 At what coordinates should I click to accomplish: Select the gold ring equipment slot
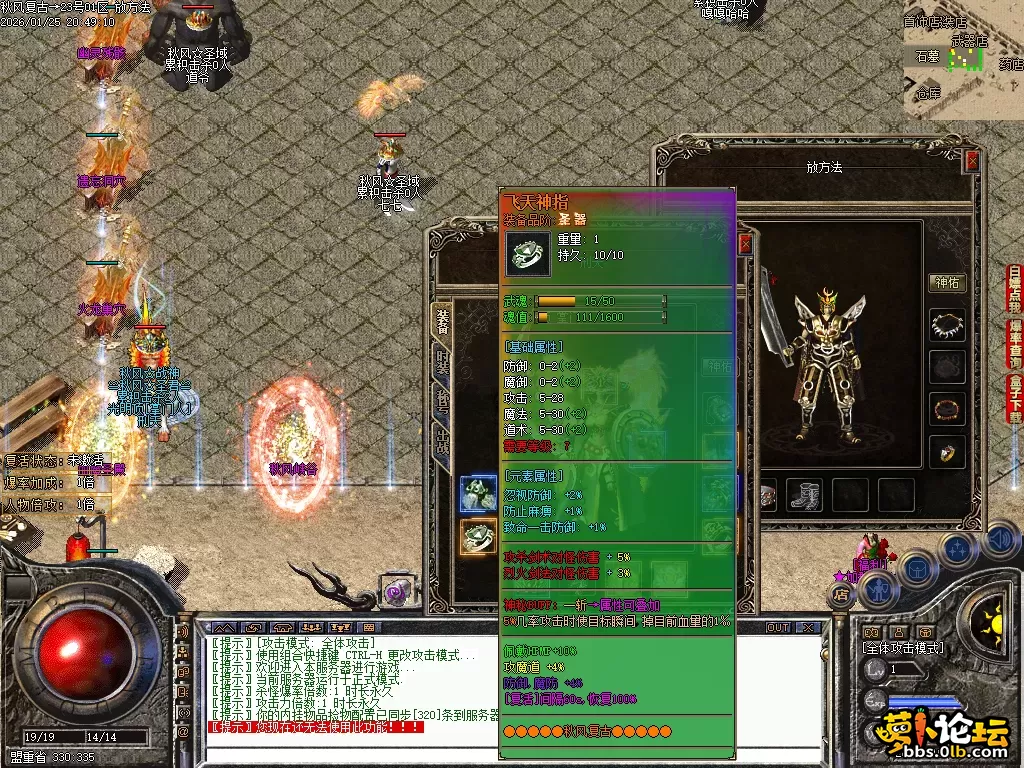click(x=947, y=452)
